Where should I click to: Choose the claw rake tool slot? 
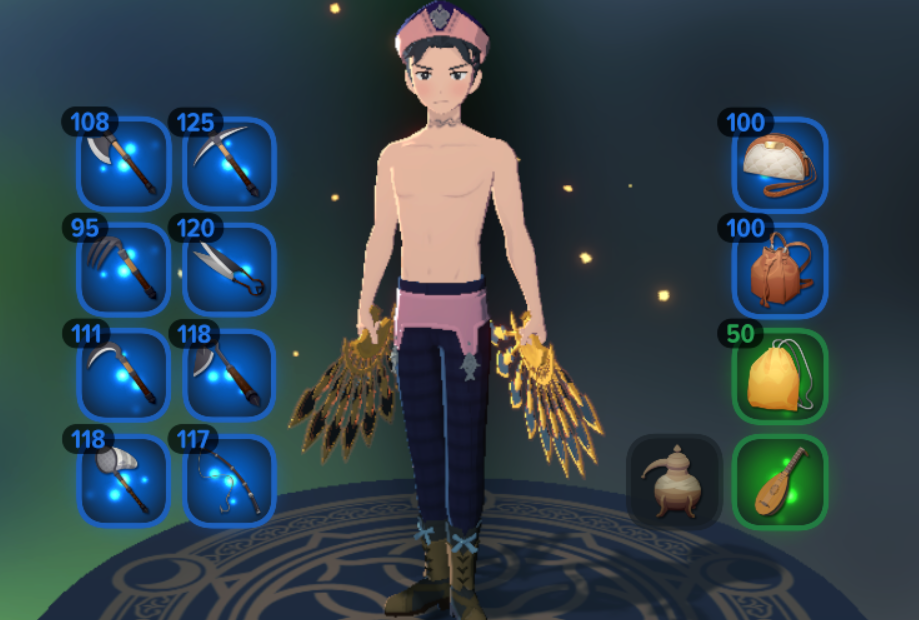coord(124,270)
